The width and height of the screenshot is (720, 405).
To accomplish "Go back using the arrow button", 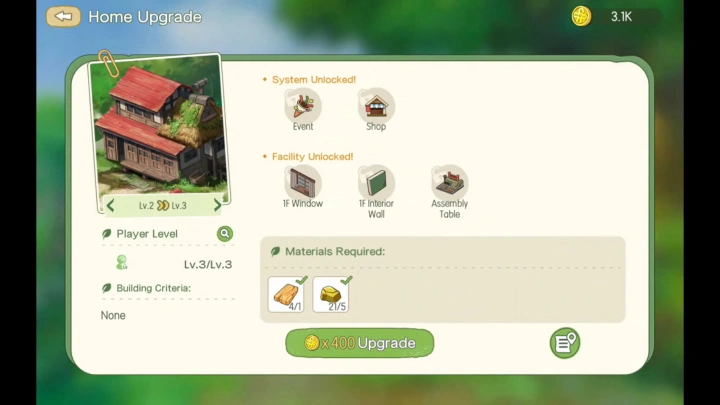I will pyautogui.click(x=63, y=16).
